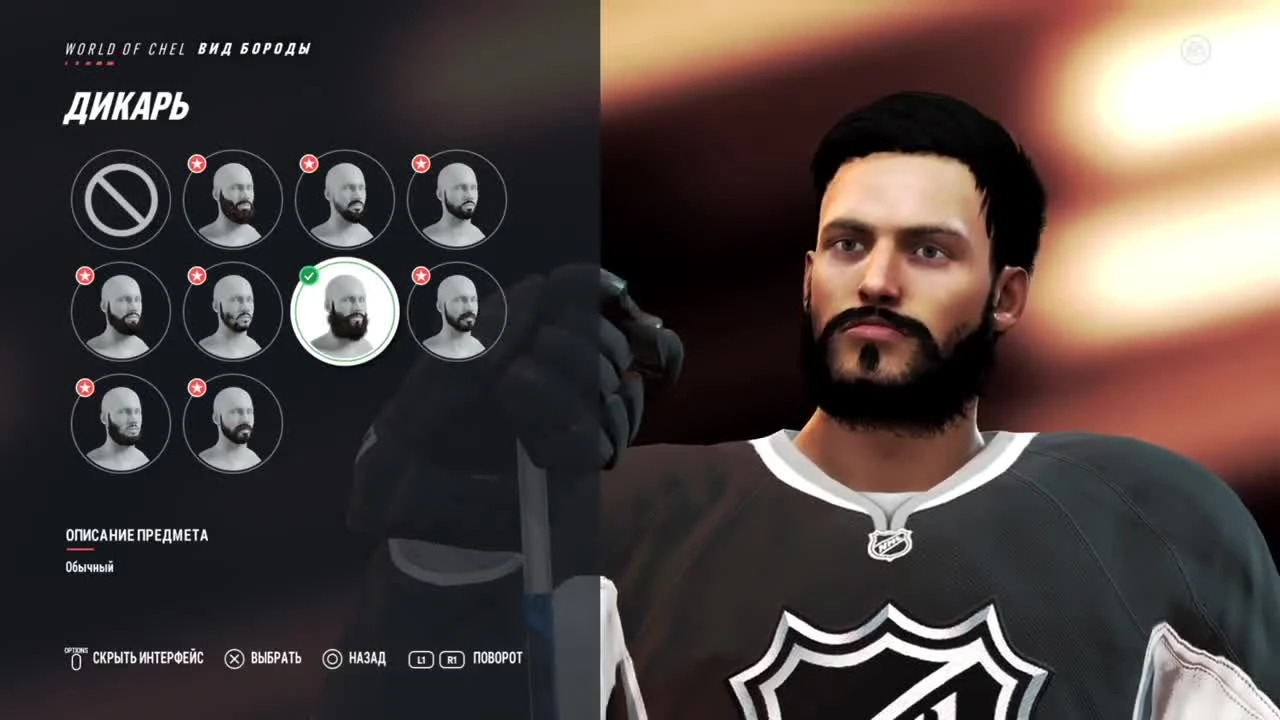
Task: Click the last beard style in the middle row
Action: pyautogui.click(x=457, y=311)
